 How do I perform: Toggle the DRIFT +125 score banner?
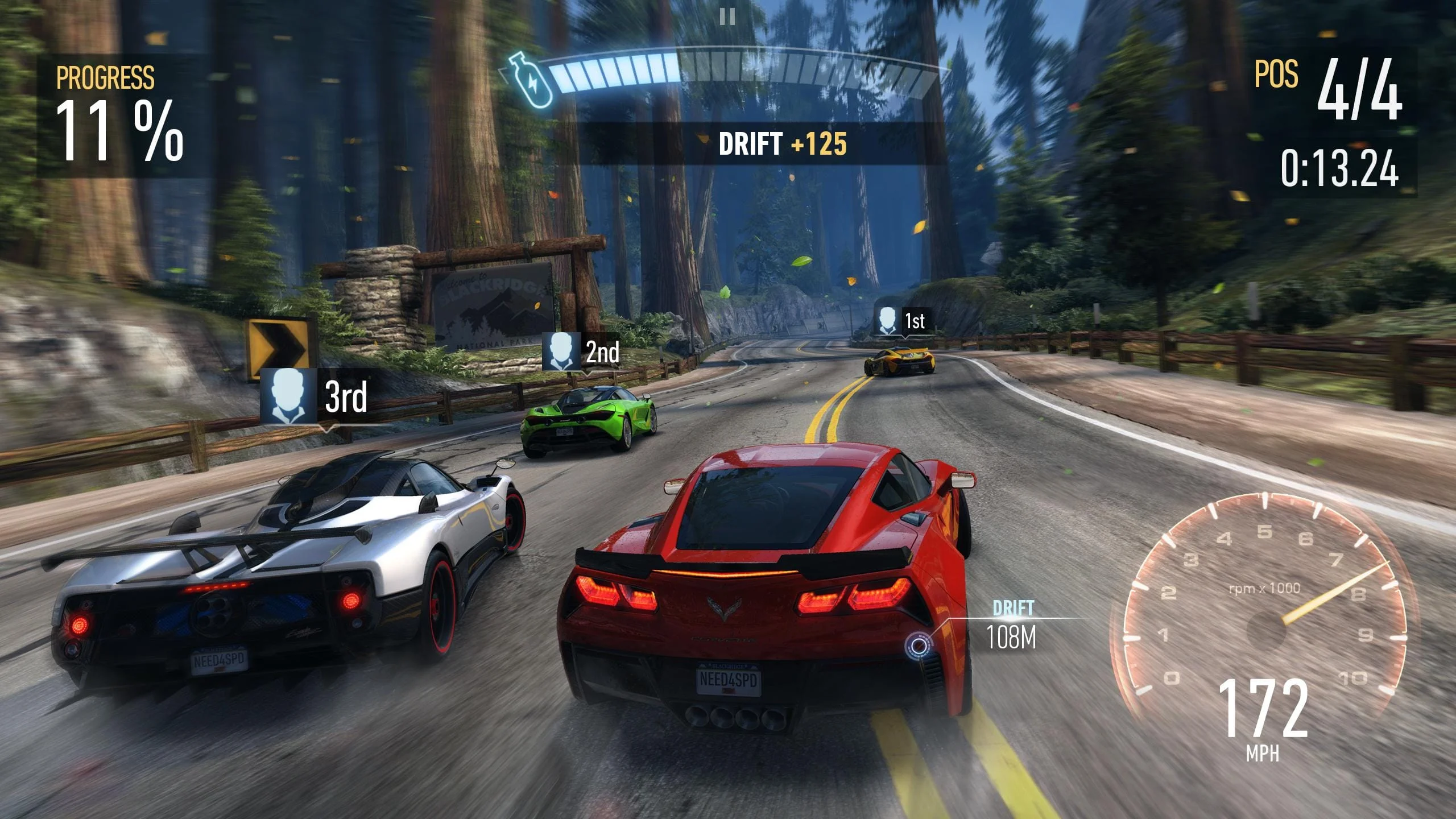point(782,144)
